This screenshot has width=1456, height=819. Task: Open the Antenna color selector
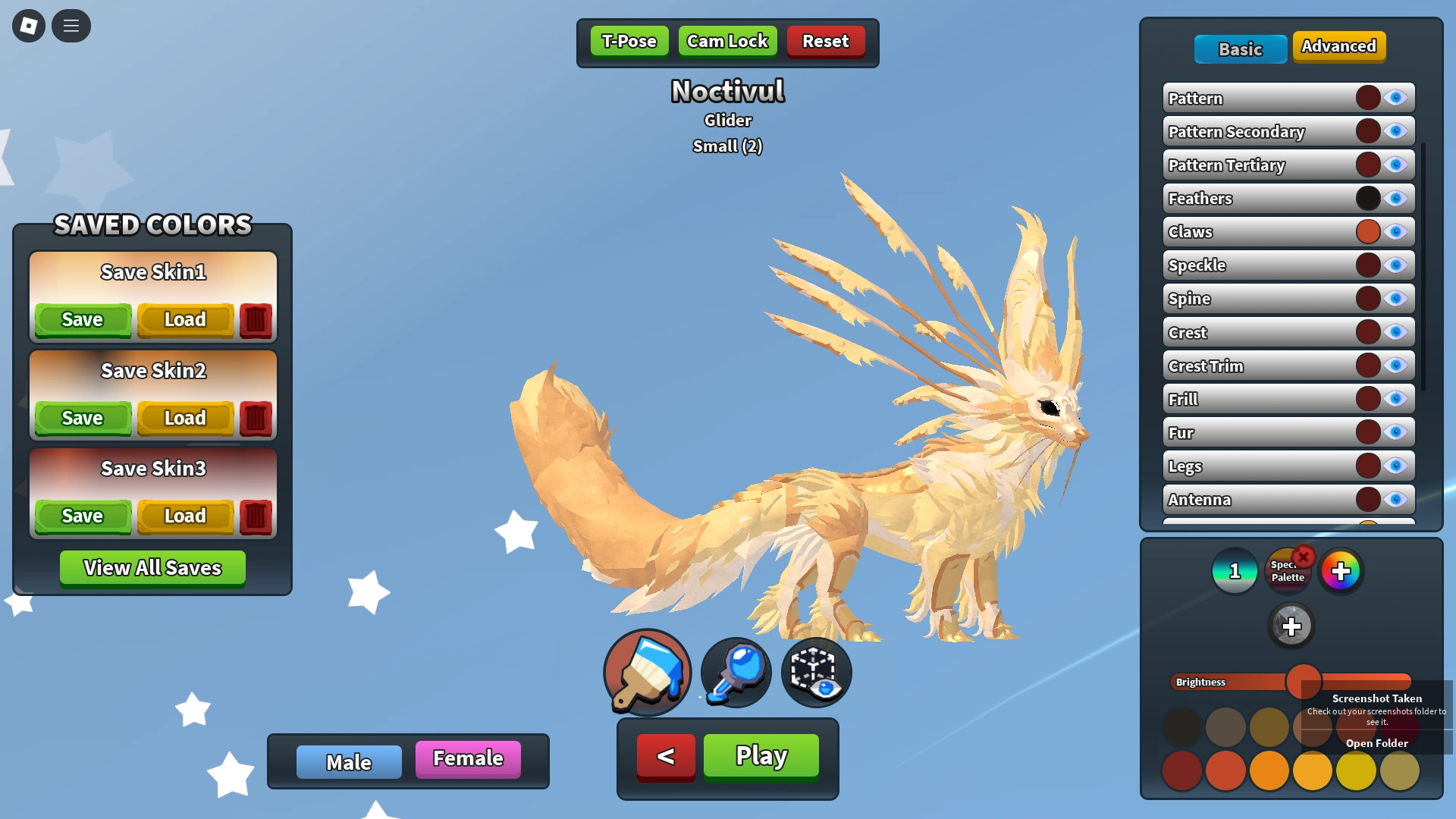[x=1367, y=499]
